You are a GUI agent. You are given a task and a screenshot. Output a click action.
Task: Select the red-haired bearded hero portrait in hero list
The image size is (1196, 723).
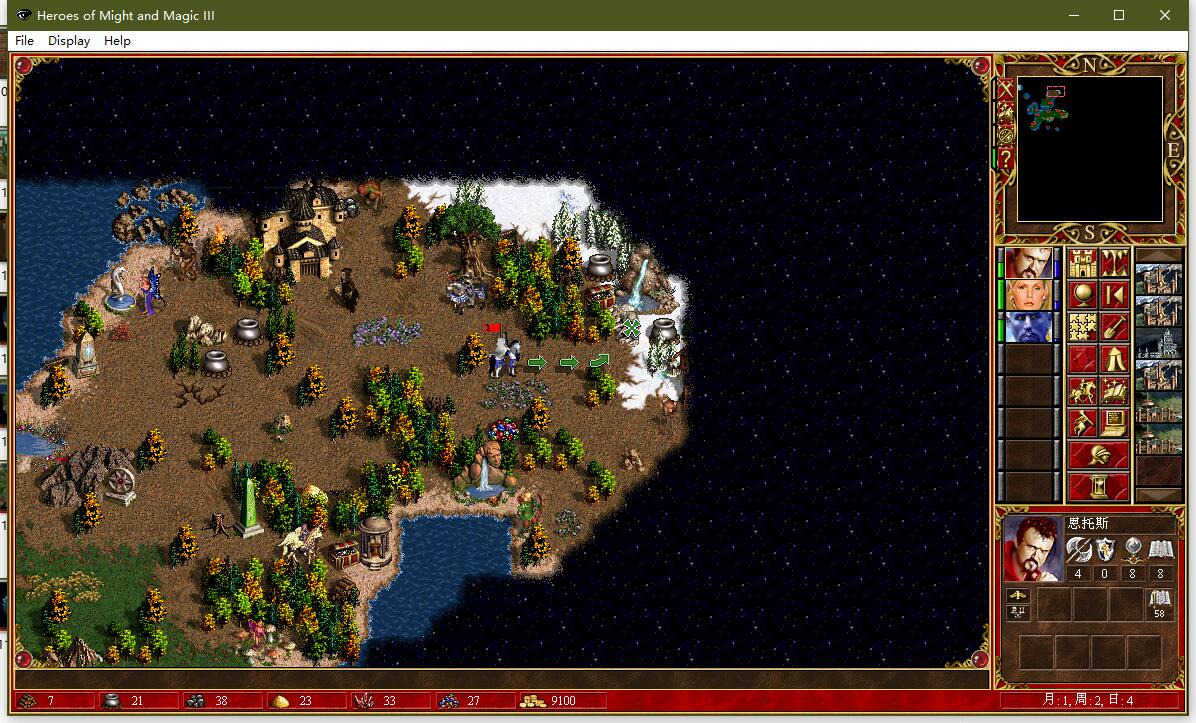pos(1029,264)
